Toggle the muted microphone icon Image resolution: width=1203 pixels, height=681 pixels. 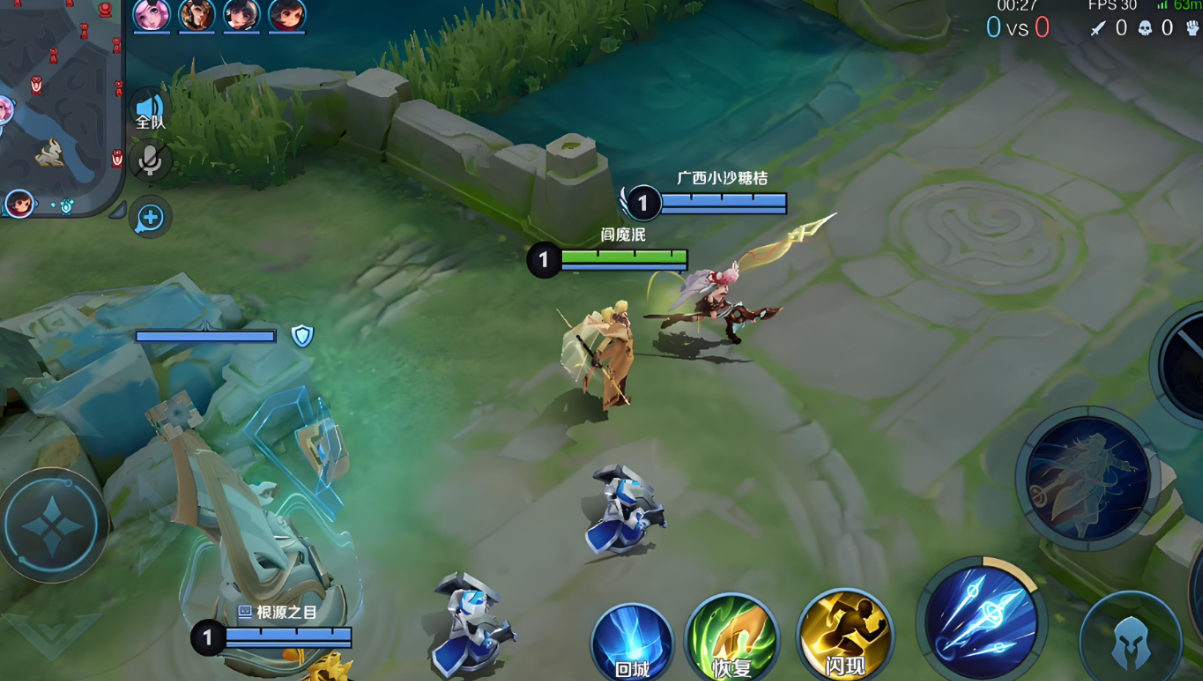[150, 160]
